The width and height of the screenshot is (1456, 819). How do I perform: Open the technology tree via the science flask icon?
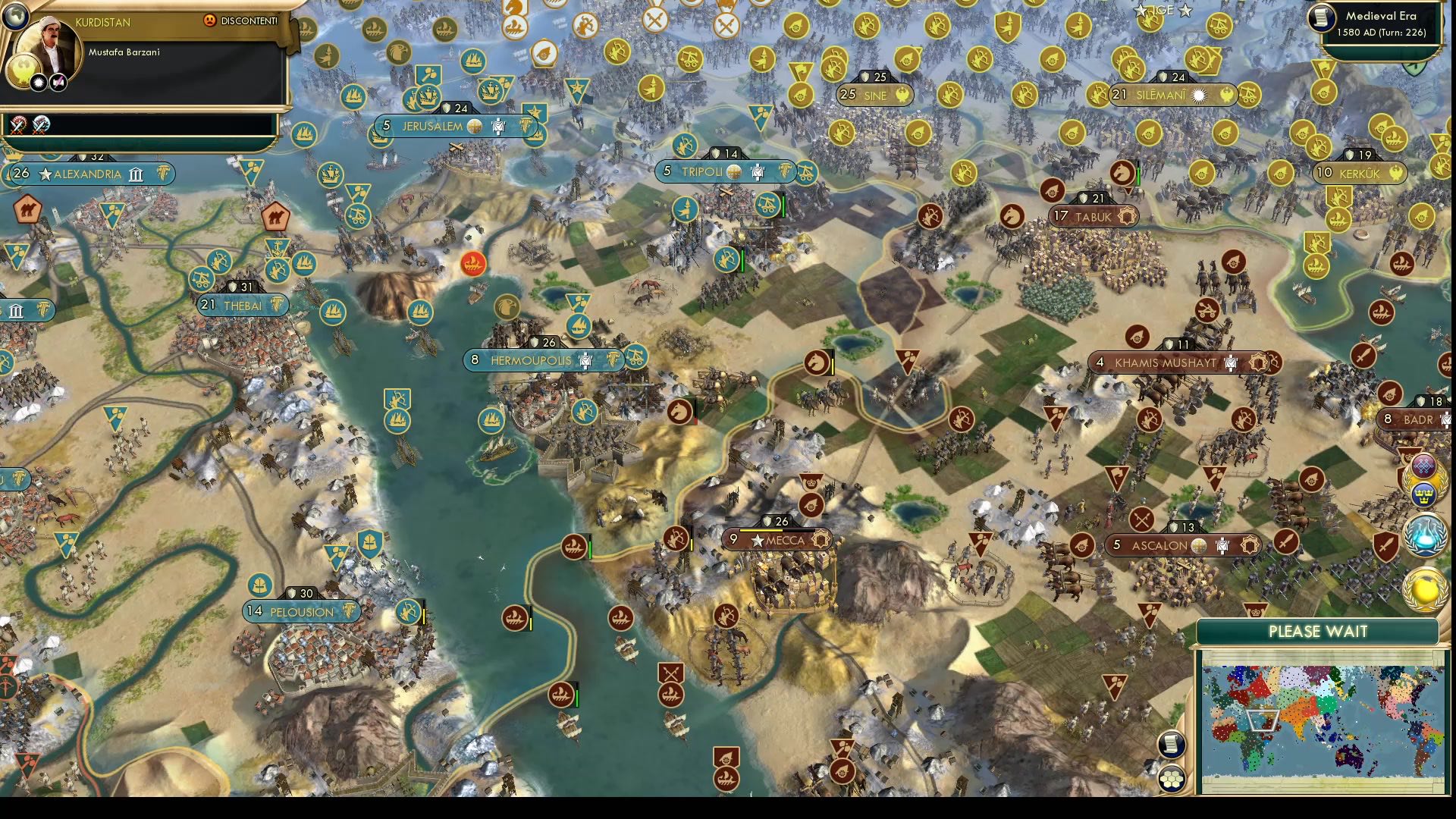pyautogui.click(x=1423, y=535)
